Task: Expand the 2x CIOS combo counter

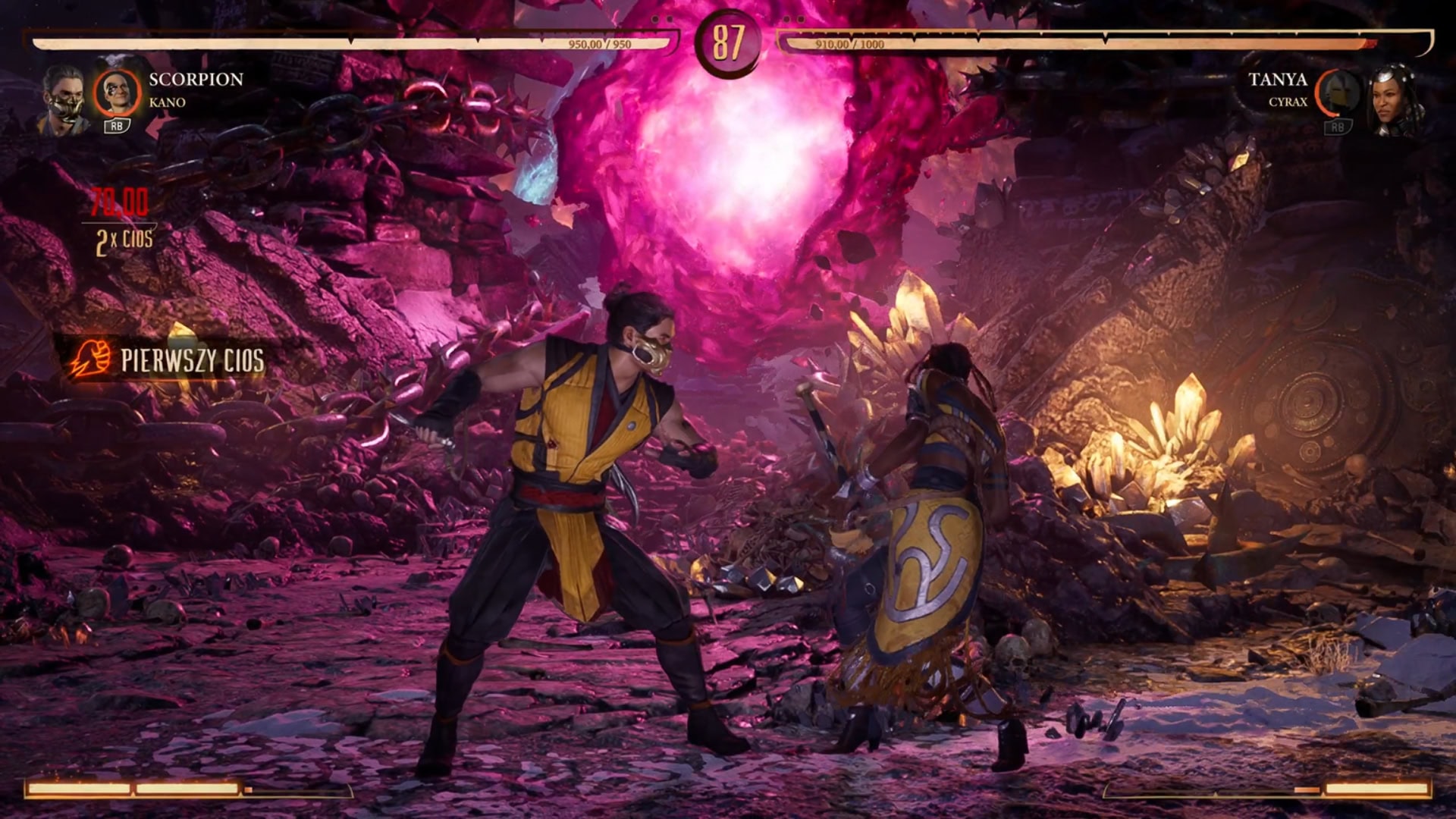Action: (125, 240)
